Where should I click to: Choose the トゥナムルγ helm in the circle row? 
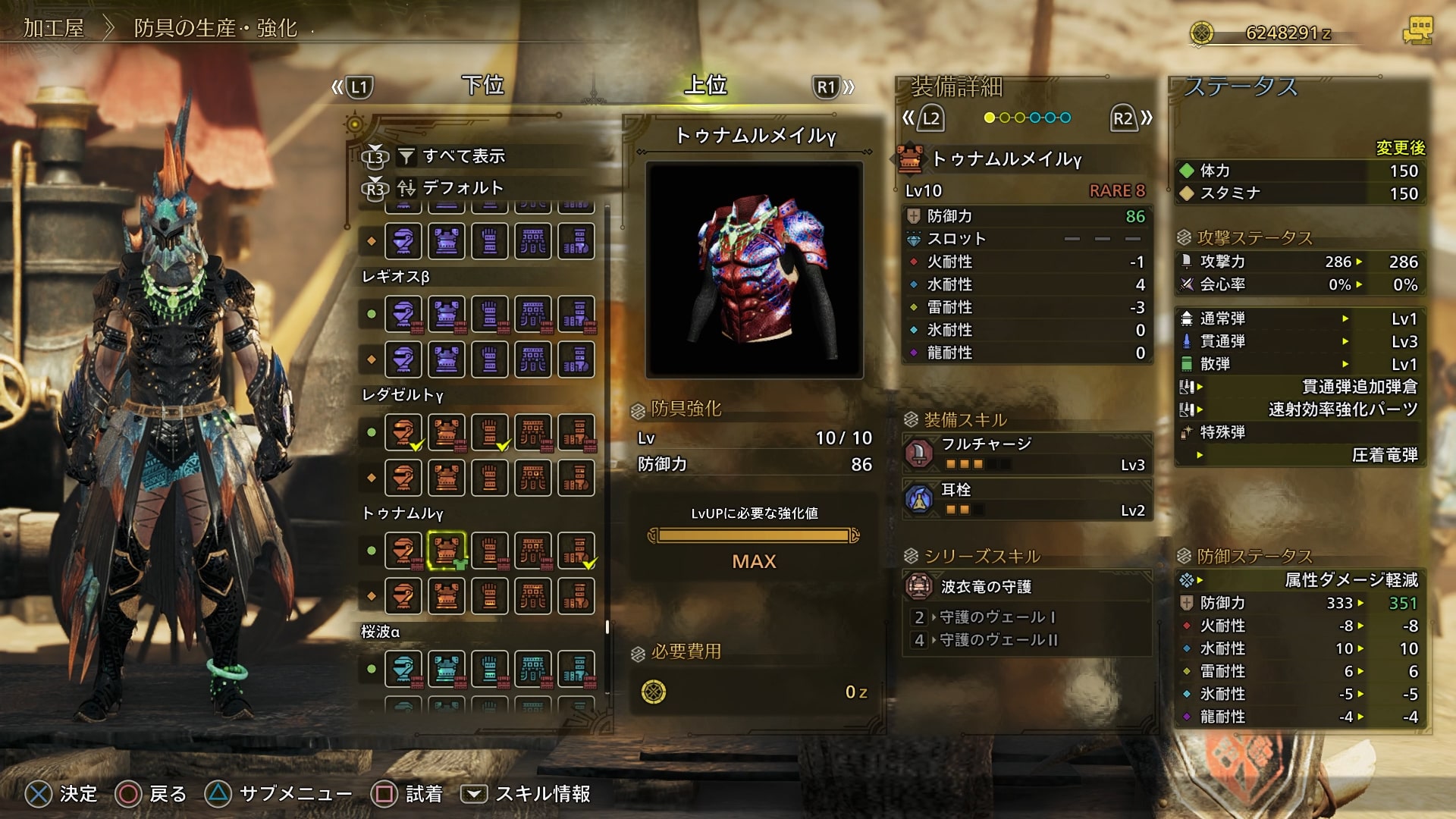(403, 551)
